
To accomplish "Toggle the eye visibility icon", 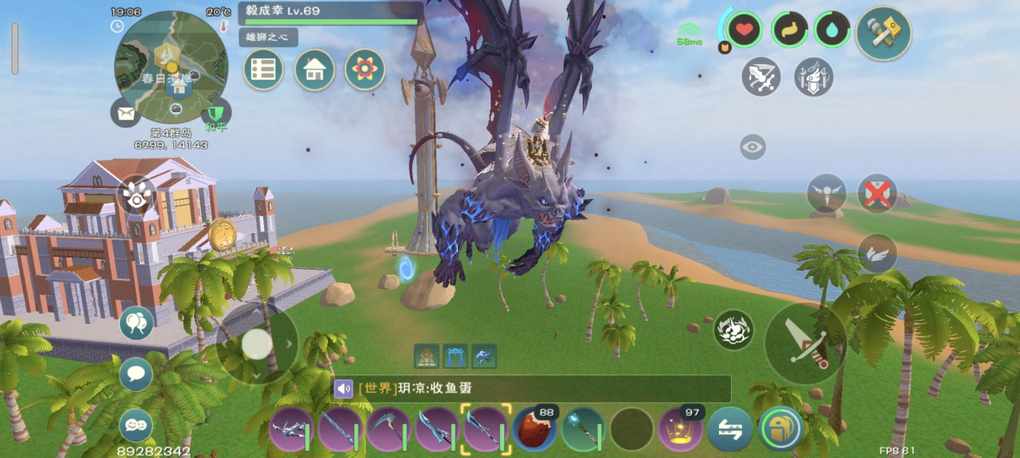I will [753, 147].
